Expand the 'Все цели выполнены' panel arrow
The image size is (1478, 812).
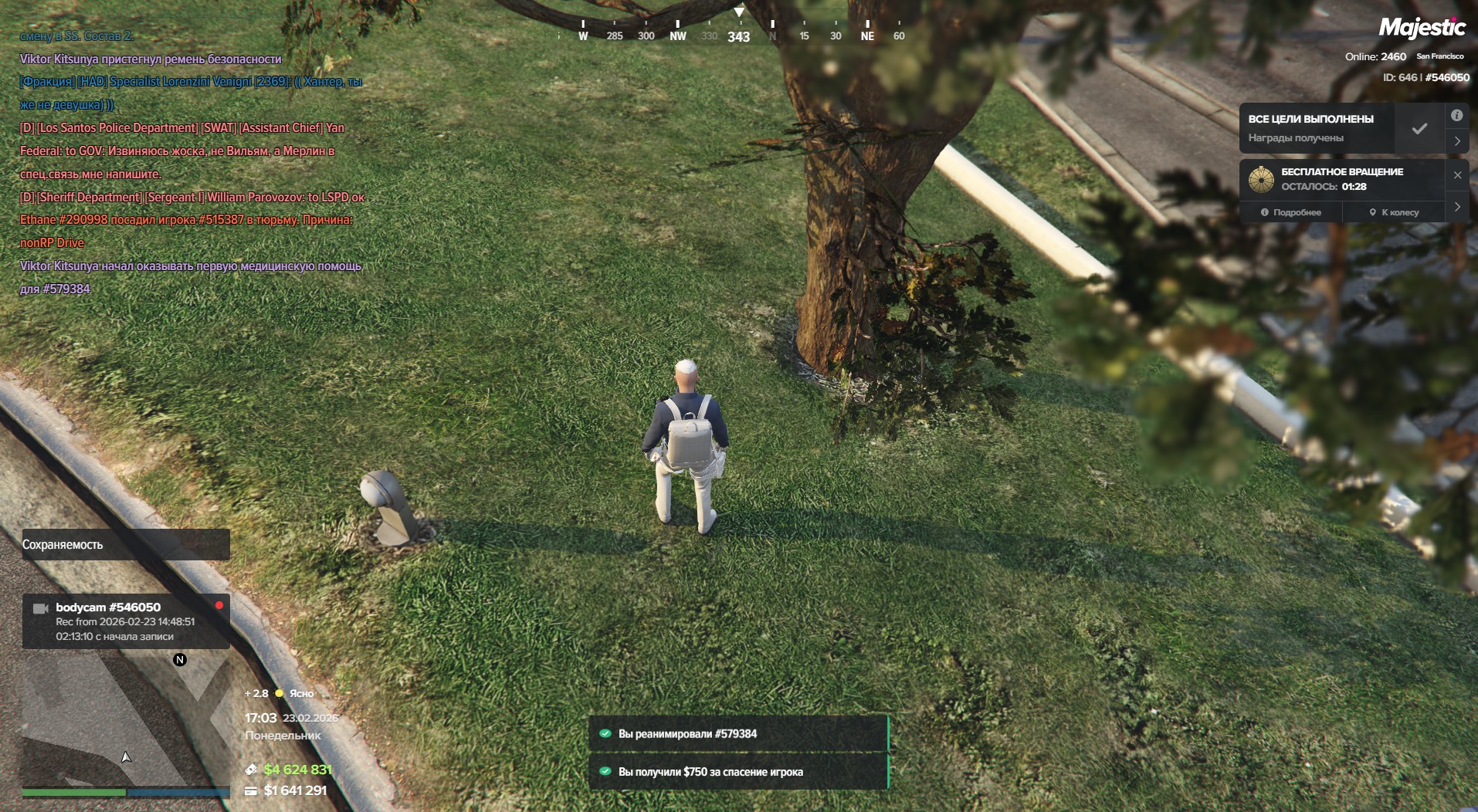[1456, 141]
